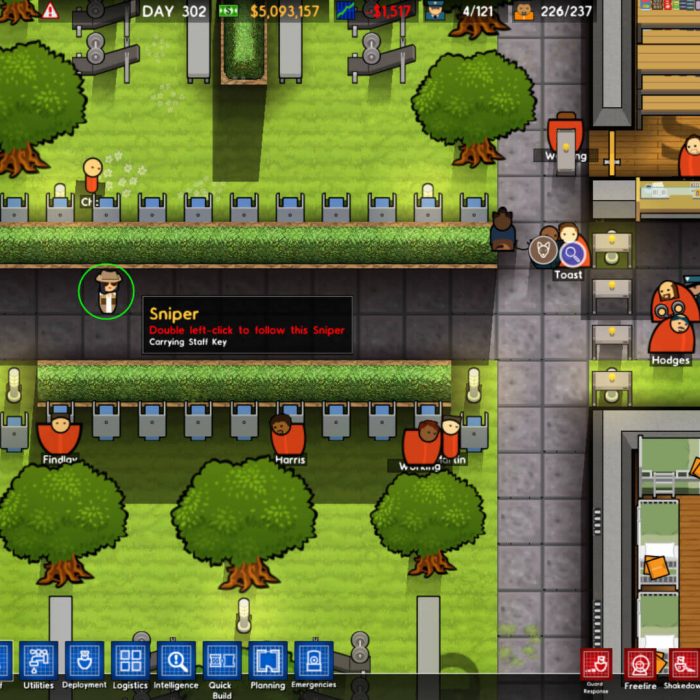
Task: Open the Utilities menu
Action: pyautogui.click(x=38, y=662)
